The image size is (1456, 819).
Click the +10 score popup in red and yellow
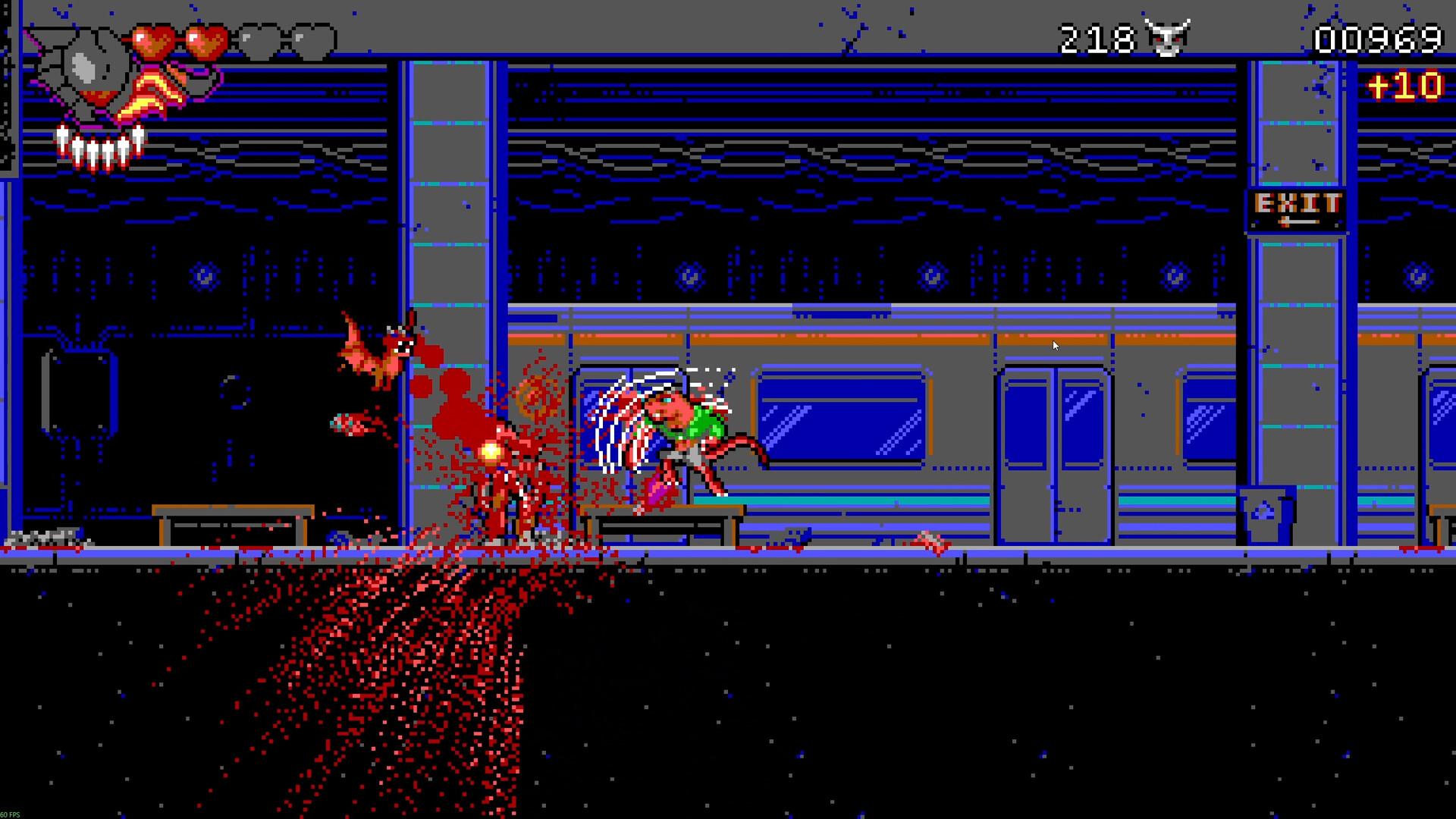[x=1407, y=86]
